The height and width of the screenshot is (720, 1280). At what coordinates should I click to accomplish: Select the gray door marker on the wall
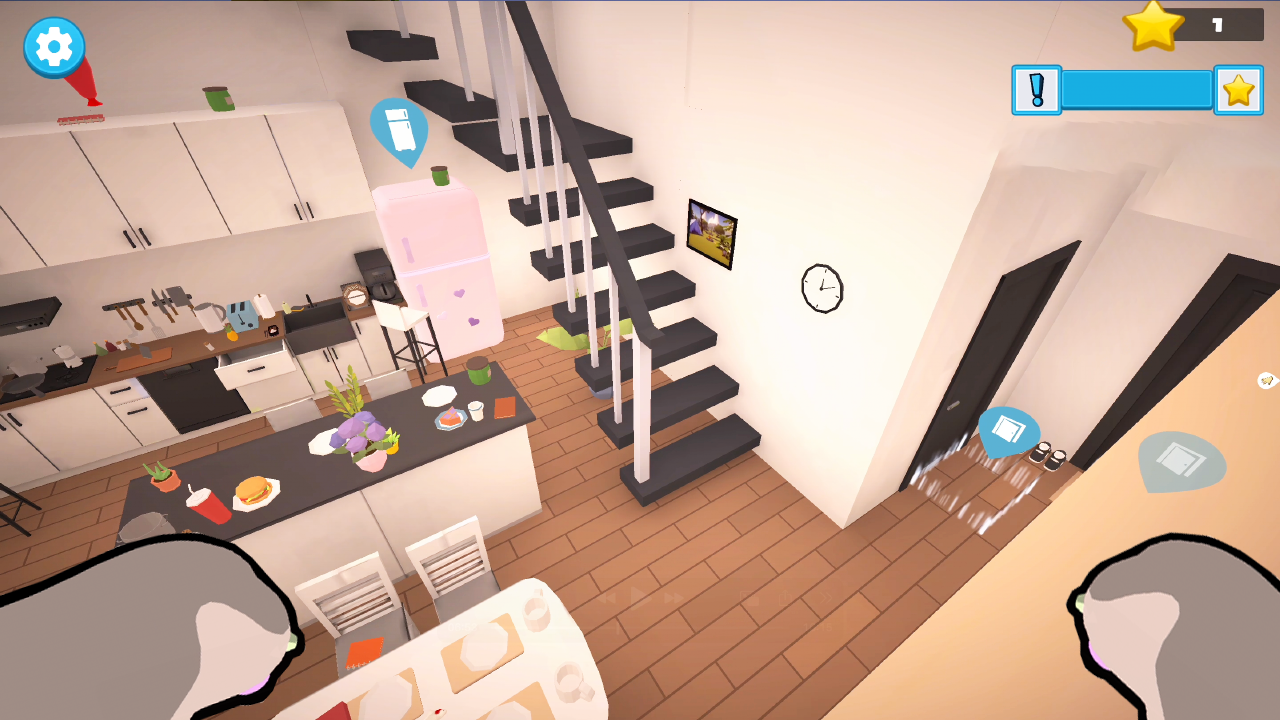[x=1180, y=463]
